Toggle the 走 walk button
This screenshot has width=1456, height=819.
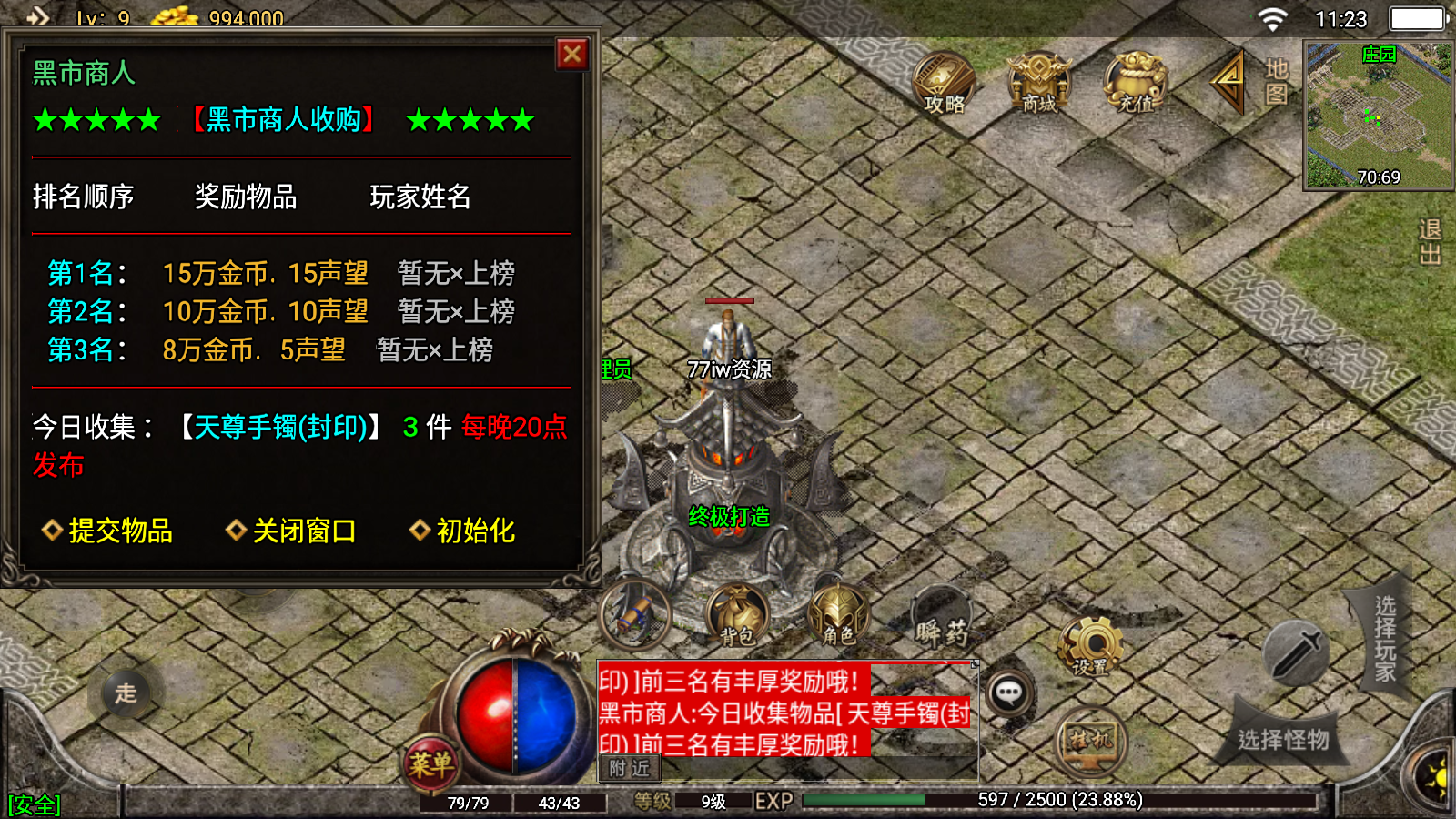tap(126, 693)
